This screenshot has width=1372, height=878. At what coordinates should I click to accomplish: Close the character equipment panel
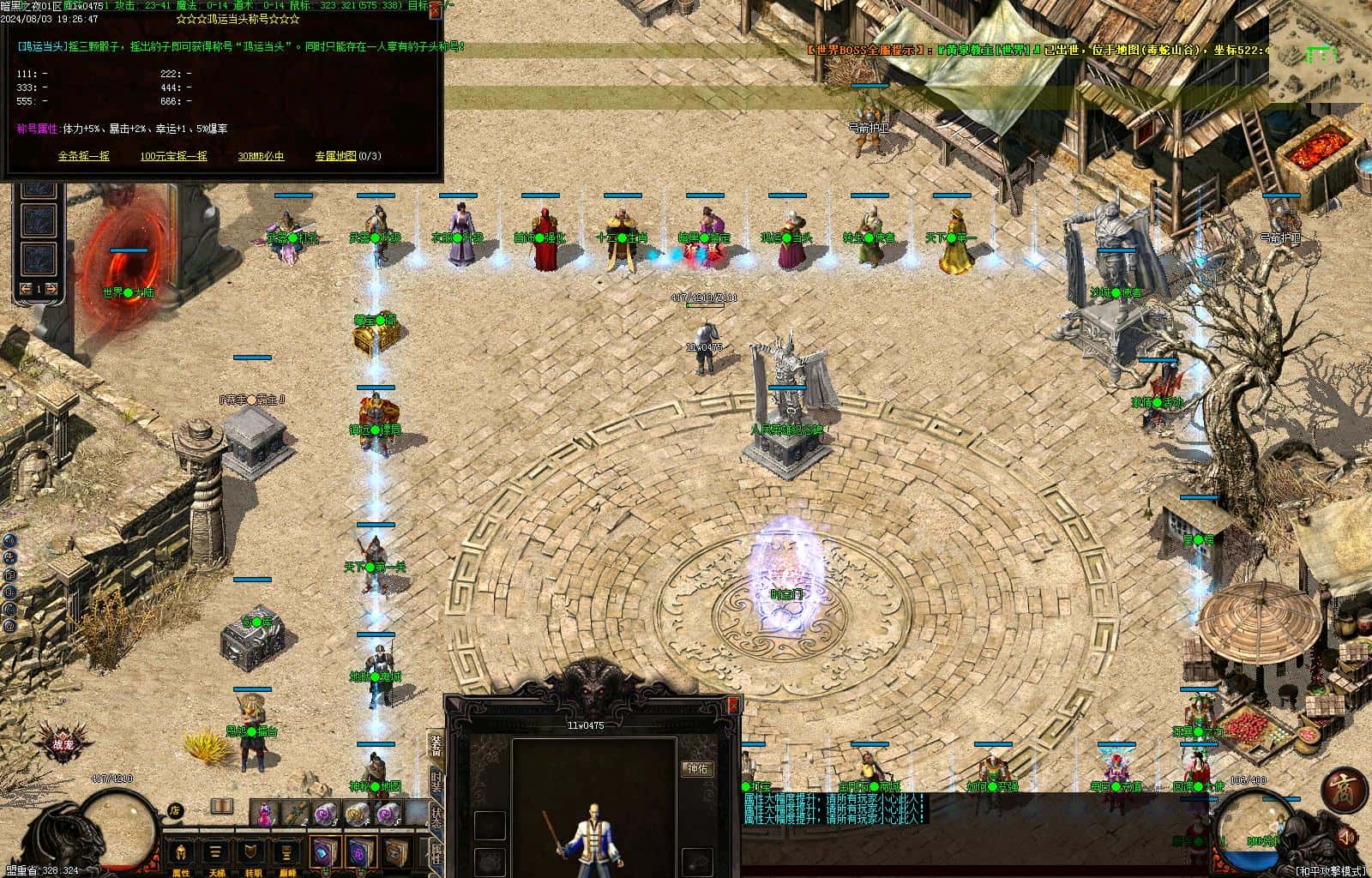[733, 705]
